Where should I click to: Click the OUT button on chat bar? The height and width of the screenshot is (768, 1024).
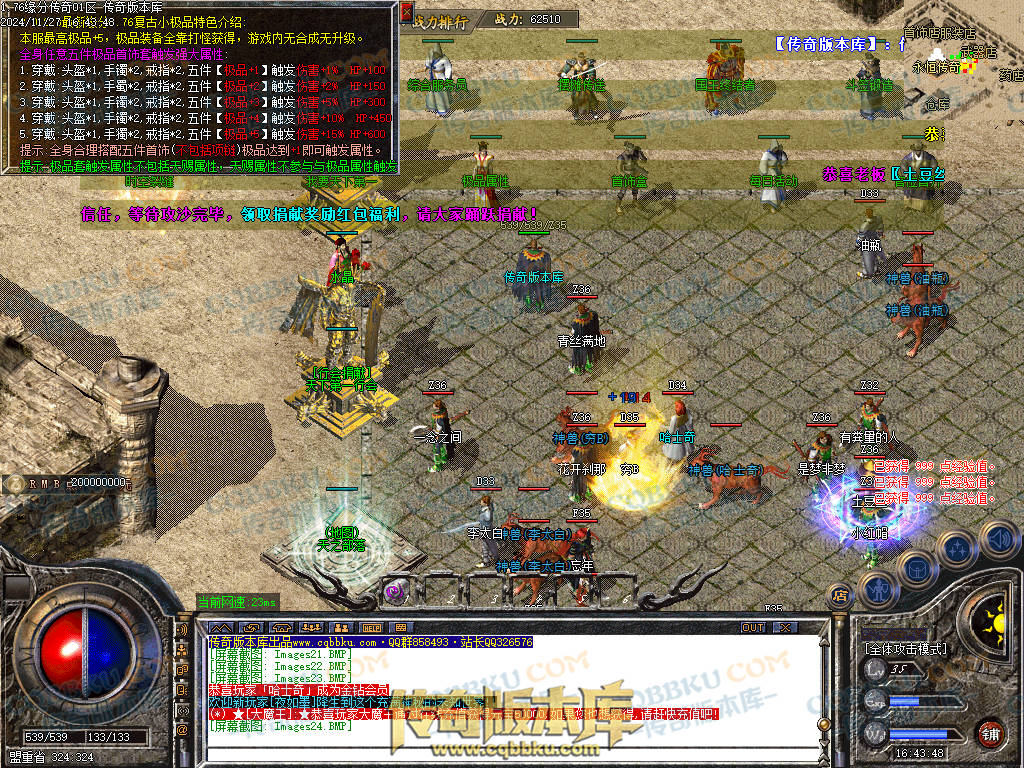click(752, 627)
